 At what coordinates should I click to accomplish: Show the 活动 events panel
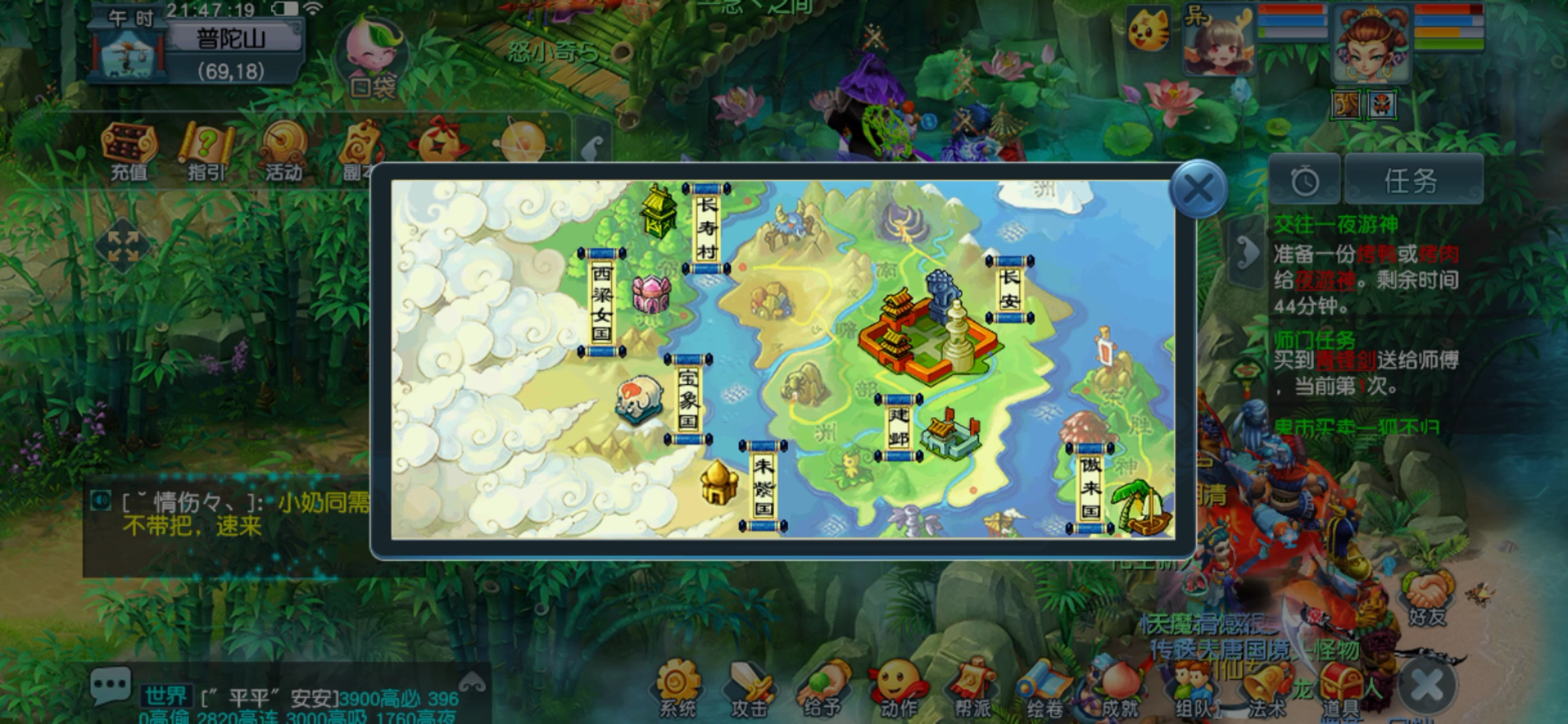pyautogui.click(x=283, y=152)
